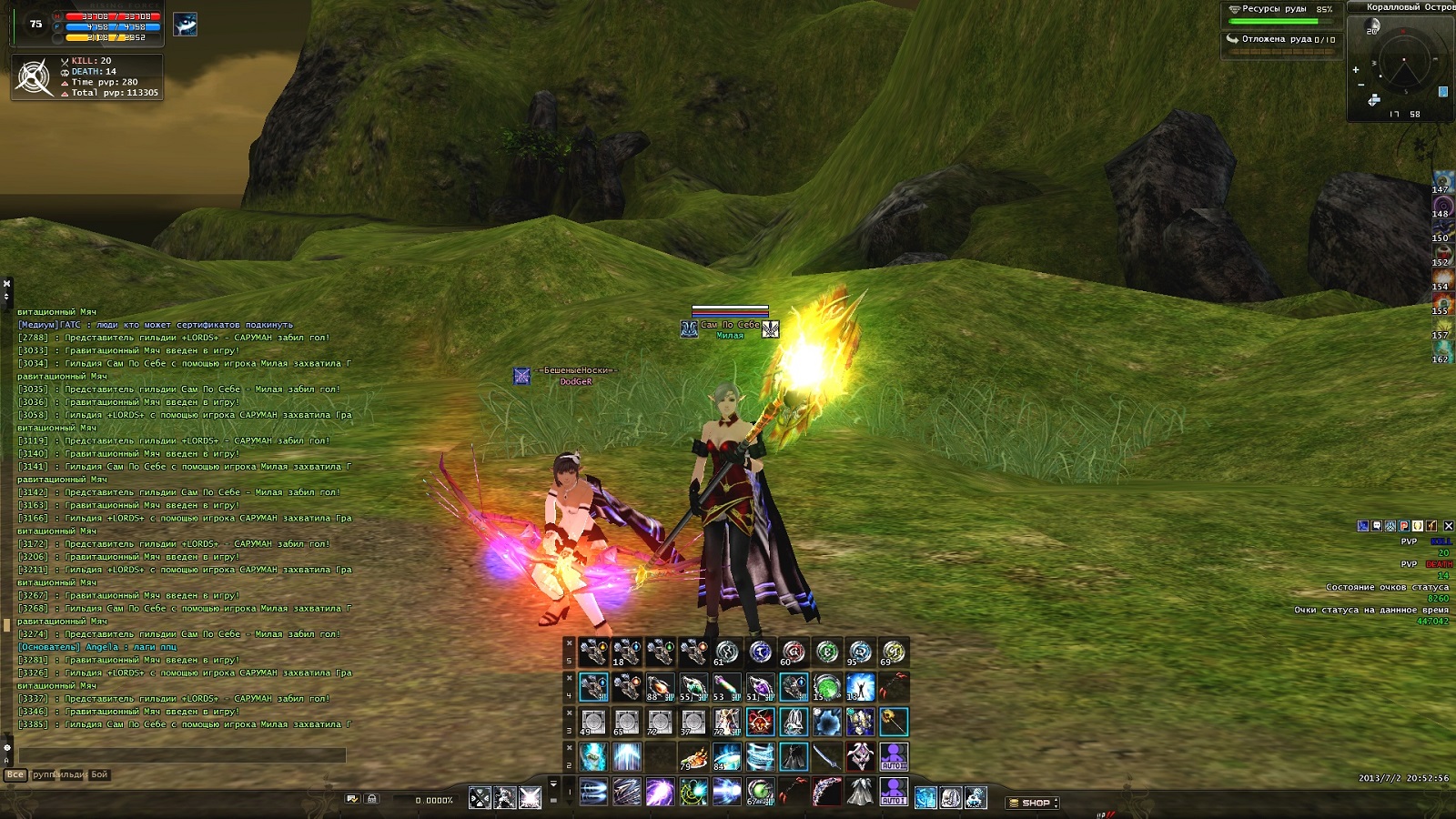Click the minimap zoom-out minus button

[x=1360, y=86]
